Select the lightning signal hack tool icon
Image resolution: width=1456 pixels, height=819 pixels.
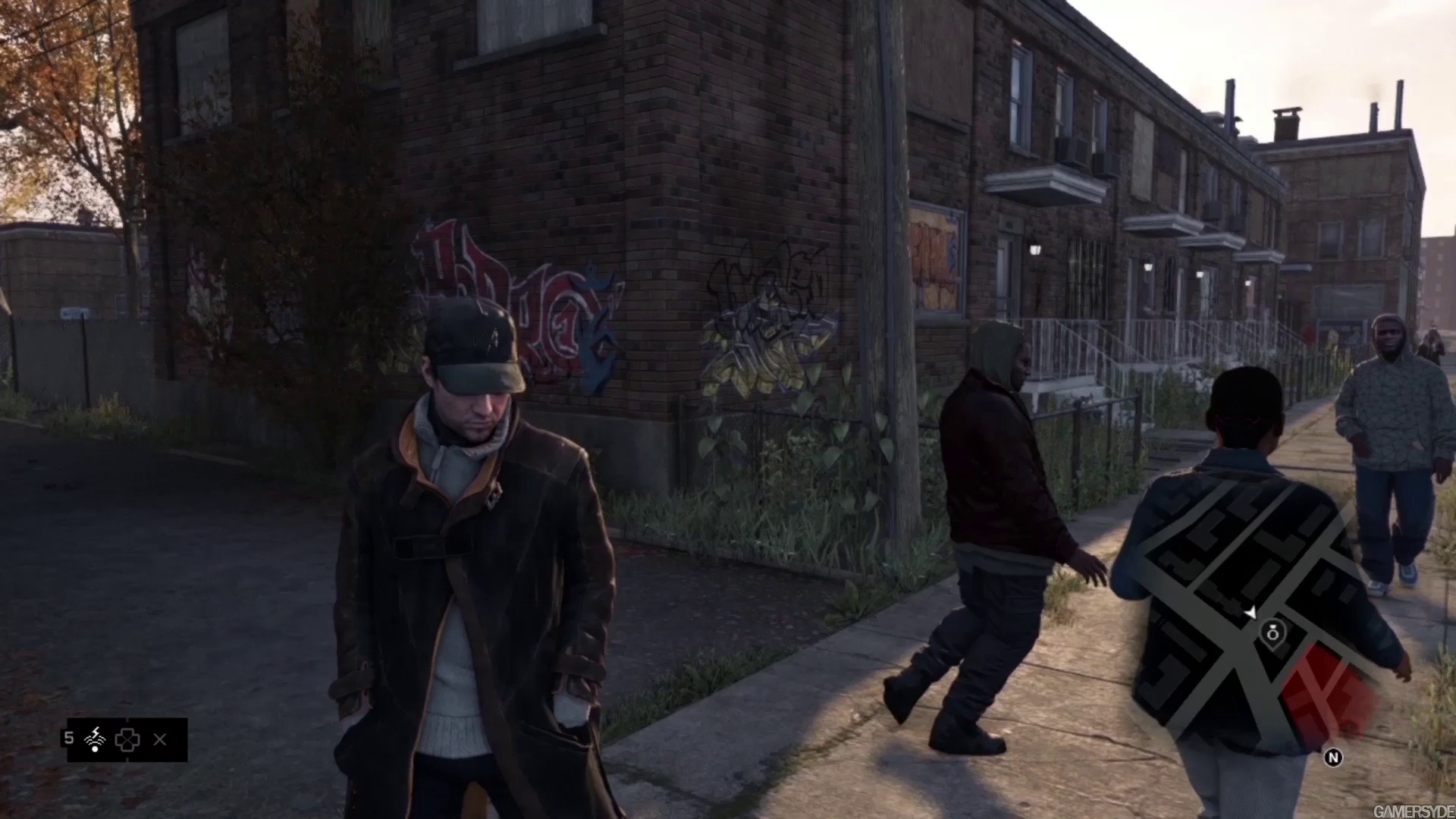[x=96, y=739]
